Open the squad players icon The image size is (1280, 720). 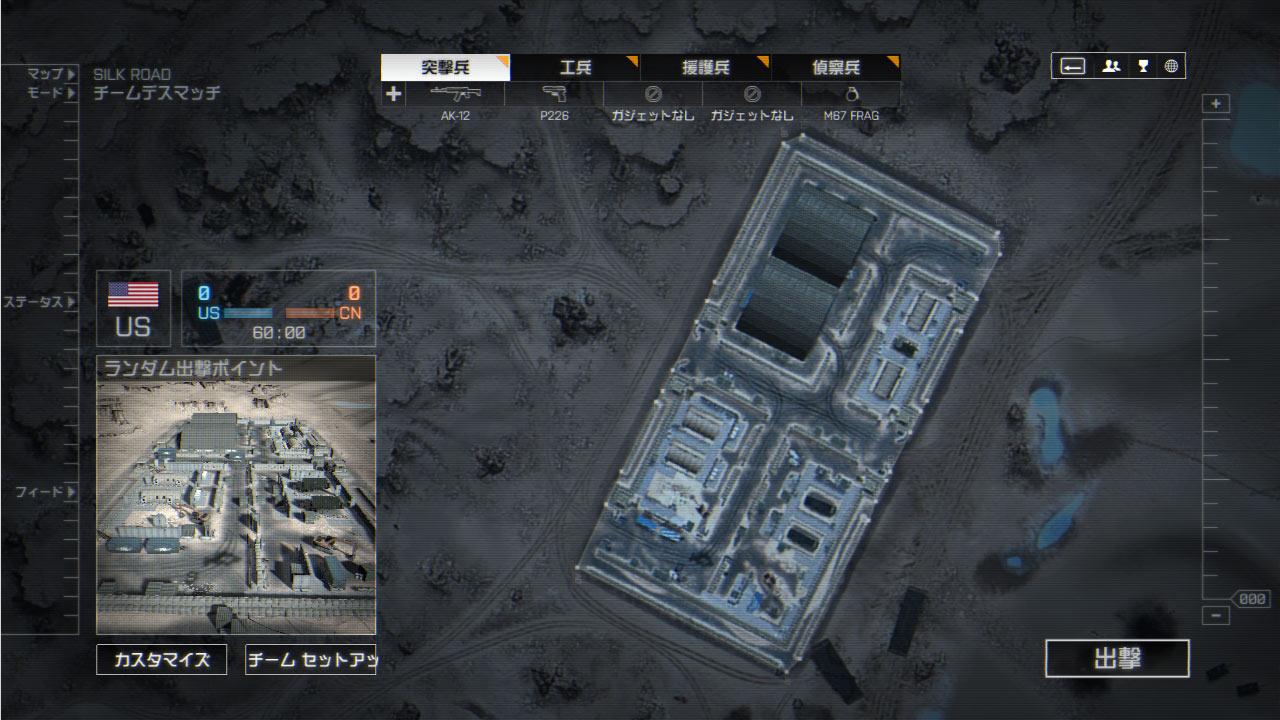coord(1111,67)
